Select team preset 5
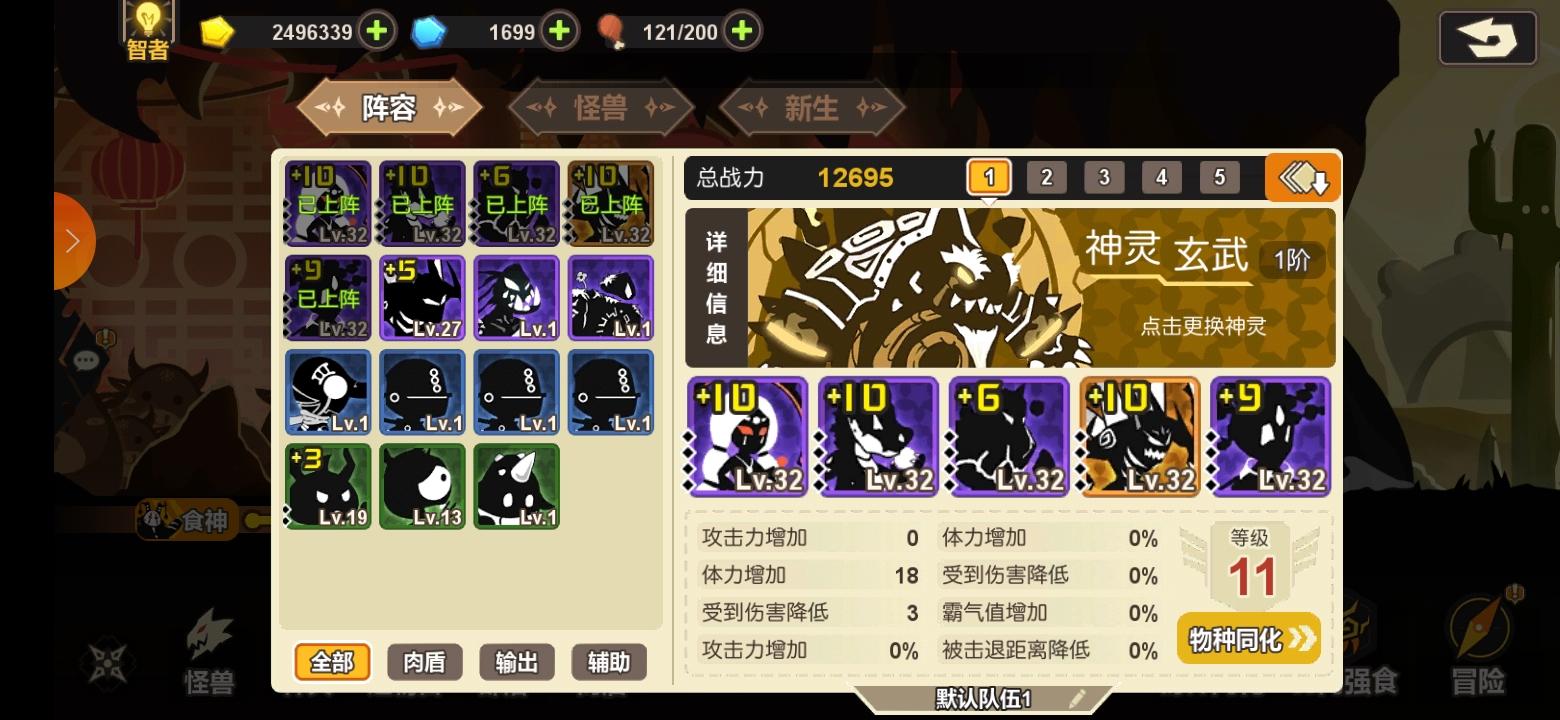This screenshot has height=720, width=1560. (1219, 177)
